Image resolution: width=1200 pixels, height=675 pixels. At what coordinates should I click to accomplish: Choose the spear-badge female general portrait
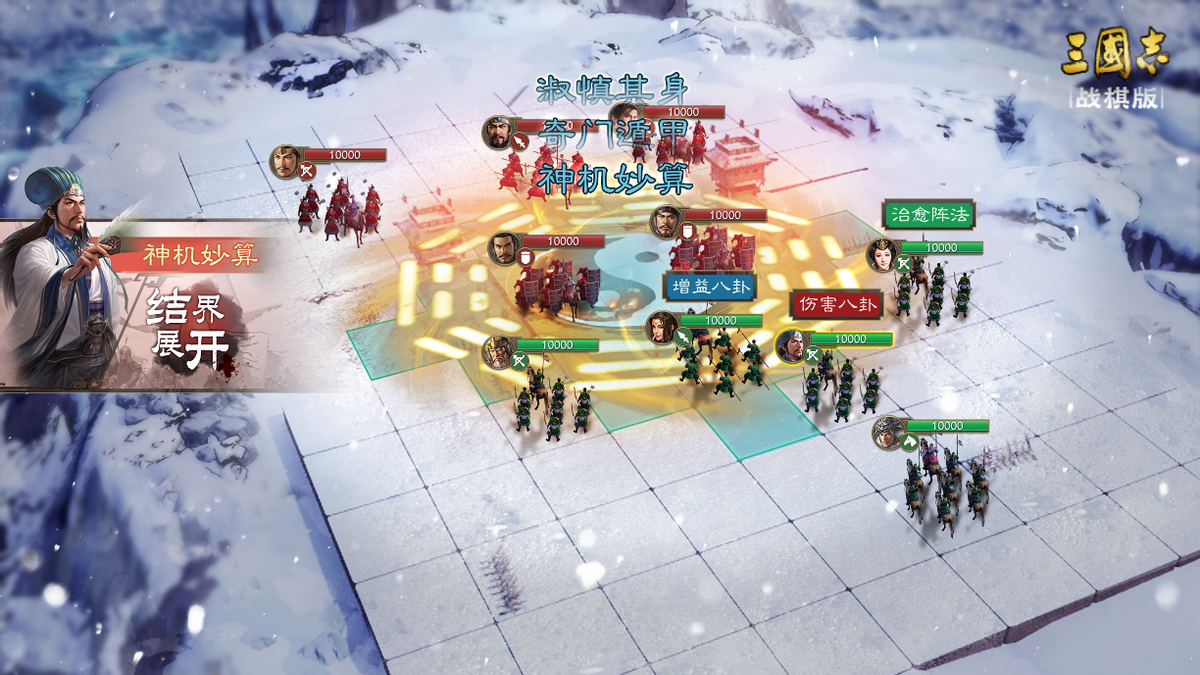click(661, 327)
